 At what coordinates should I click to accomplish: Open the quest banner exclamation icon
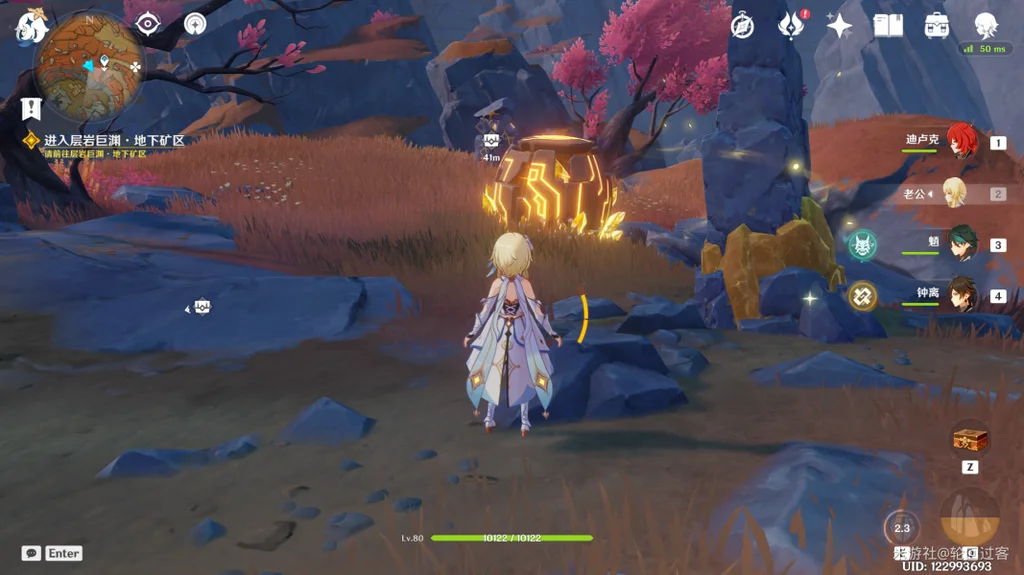[30, 108]
